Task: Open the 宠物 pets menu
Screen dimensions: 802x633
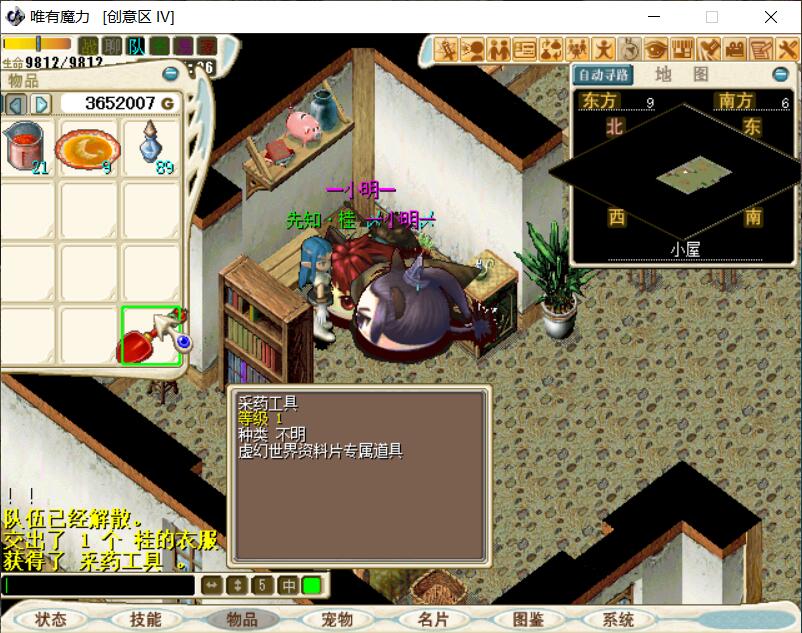Action: (x=337, y=619)
